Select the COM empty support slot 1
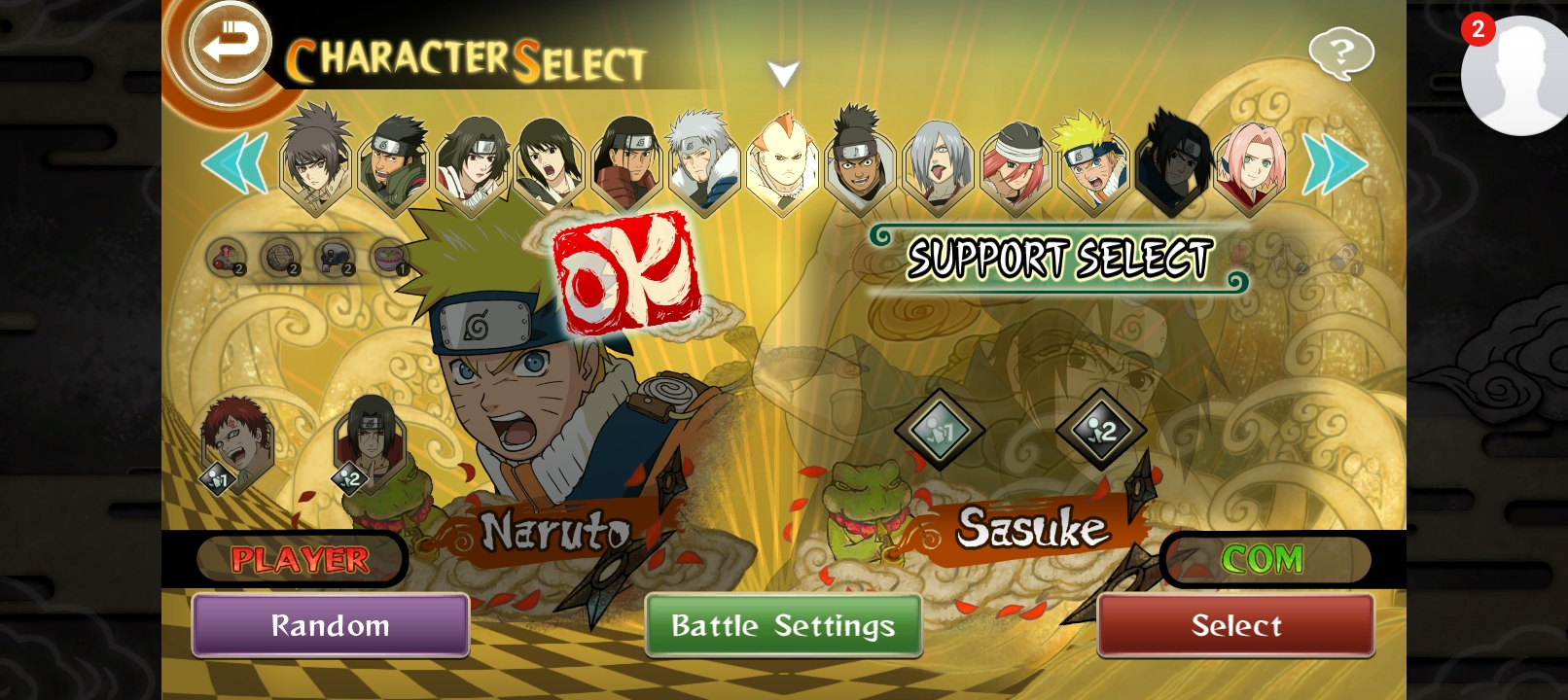 click(940, 430)
